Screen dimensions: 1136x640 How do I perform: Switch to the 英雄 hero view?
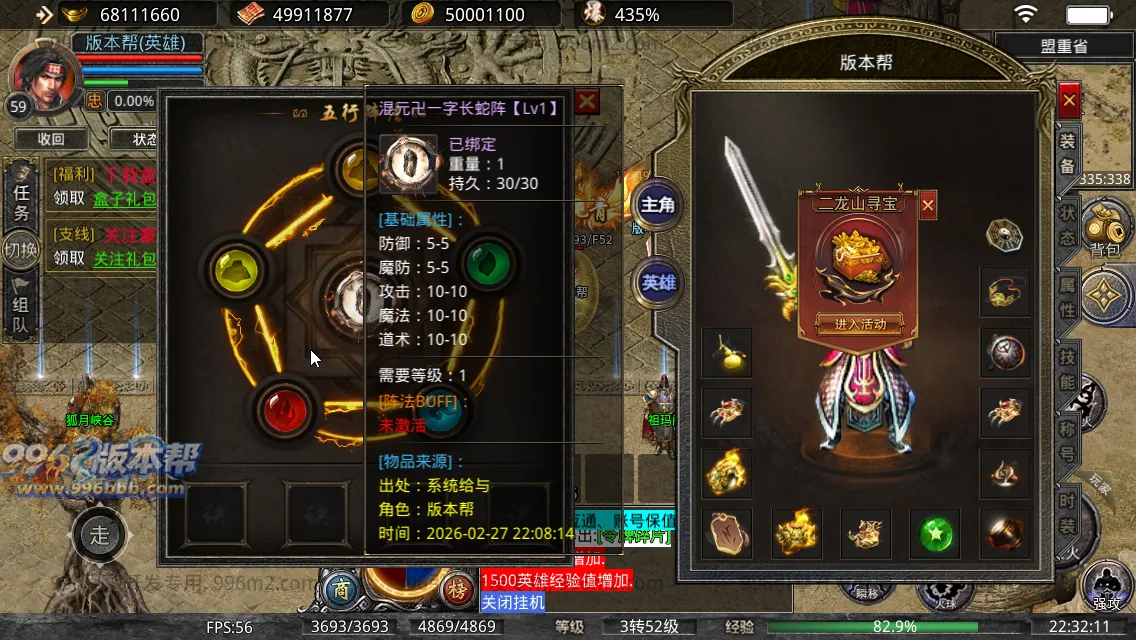(658, 282)
